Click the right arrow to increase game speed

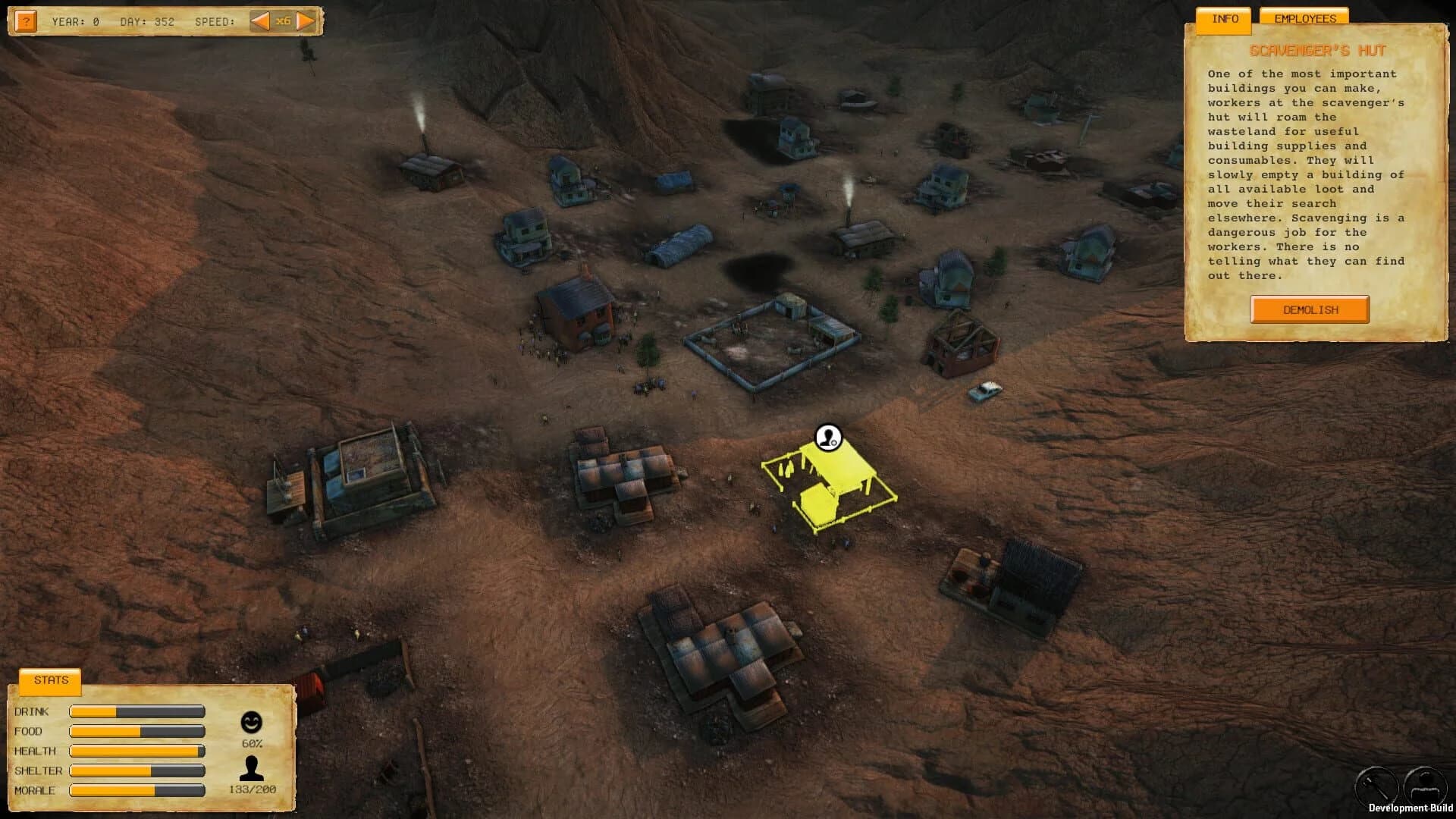(306, 20)
